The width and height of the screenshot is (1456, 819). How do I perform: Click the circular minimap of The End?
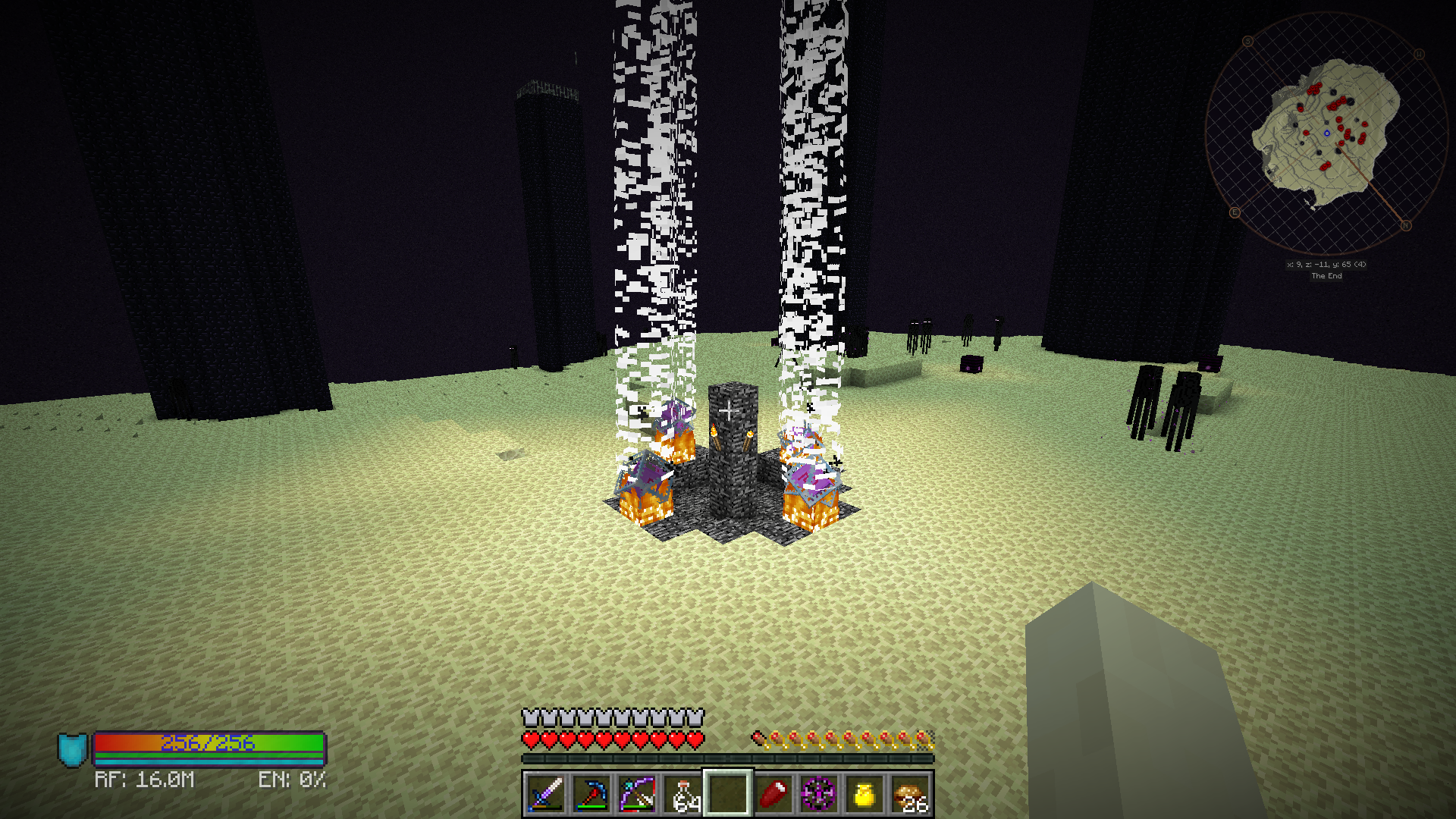[1326, 133]
